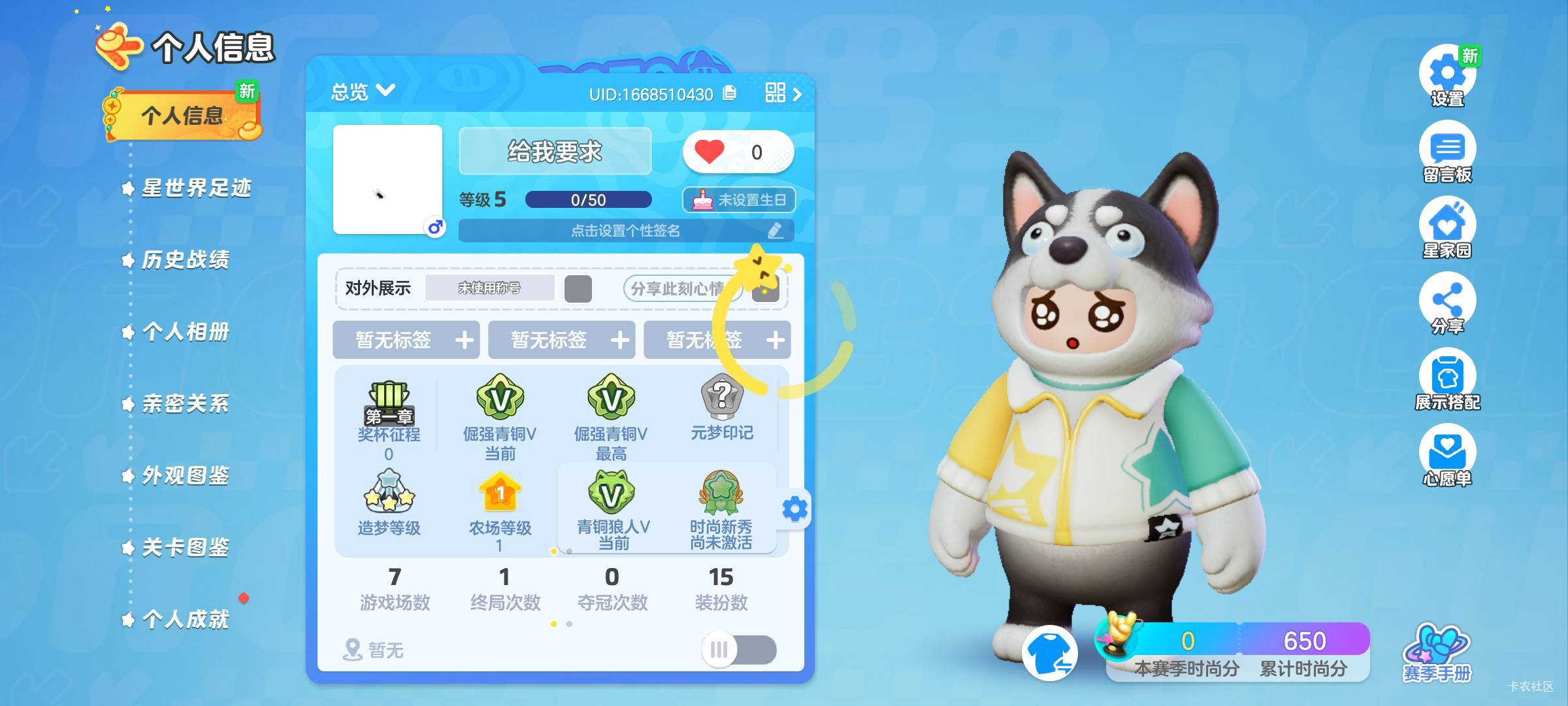Expand the 总览 dropdown
Viewport: 1568px width, 706px height.
tap(363, 92)
